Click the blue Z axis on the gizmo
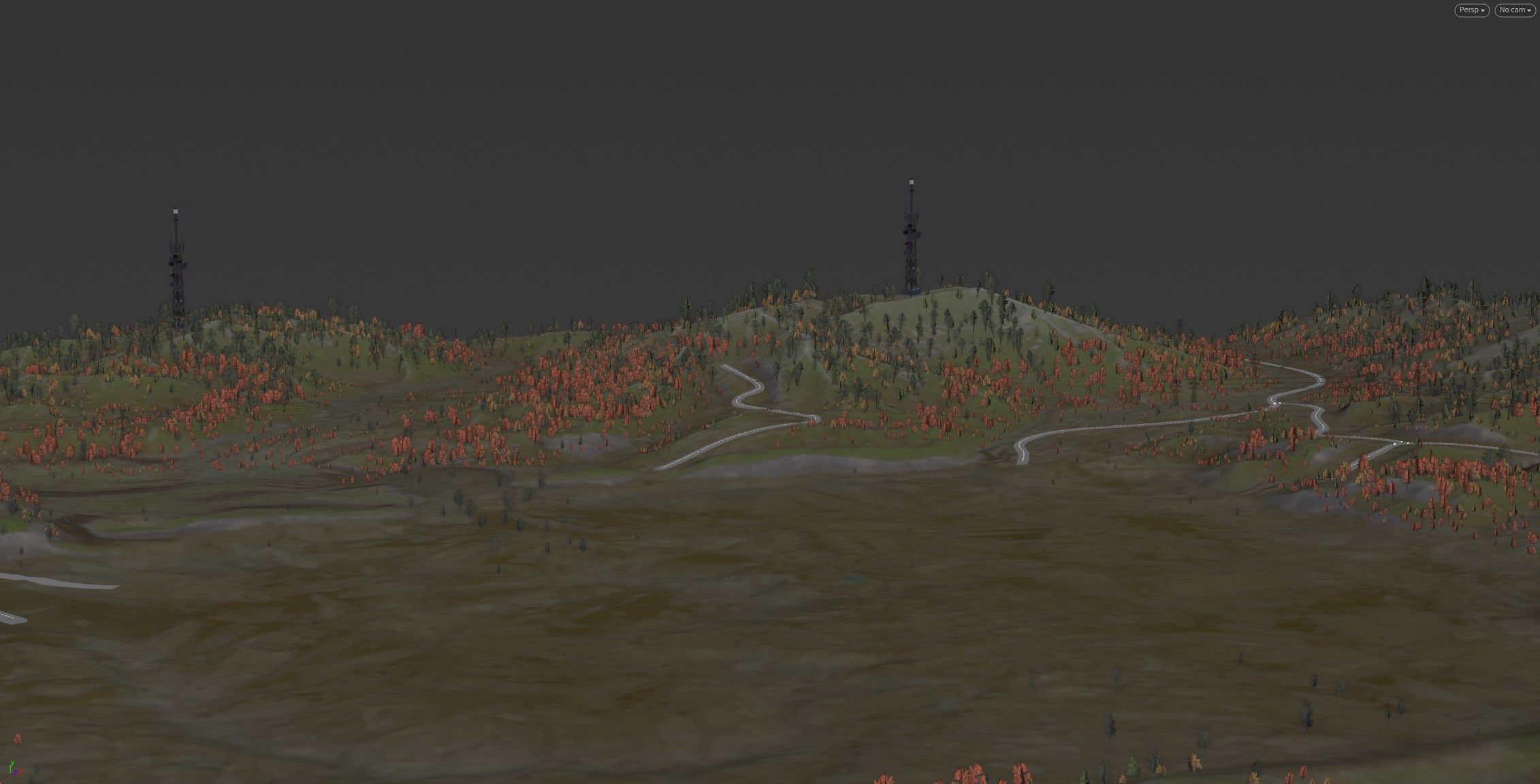Screen dimensions: 1540x784 [x=14, y=772]
